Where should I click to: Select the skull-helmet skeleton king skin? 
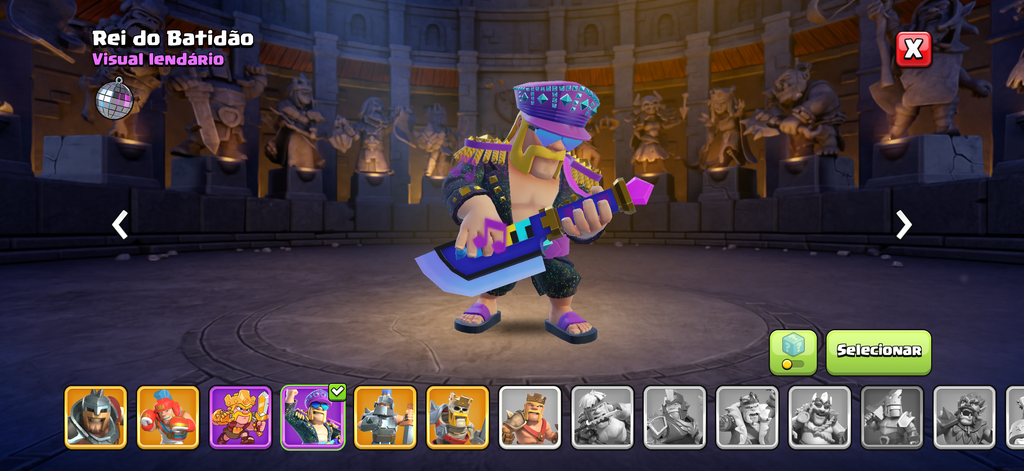(458, 417)
